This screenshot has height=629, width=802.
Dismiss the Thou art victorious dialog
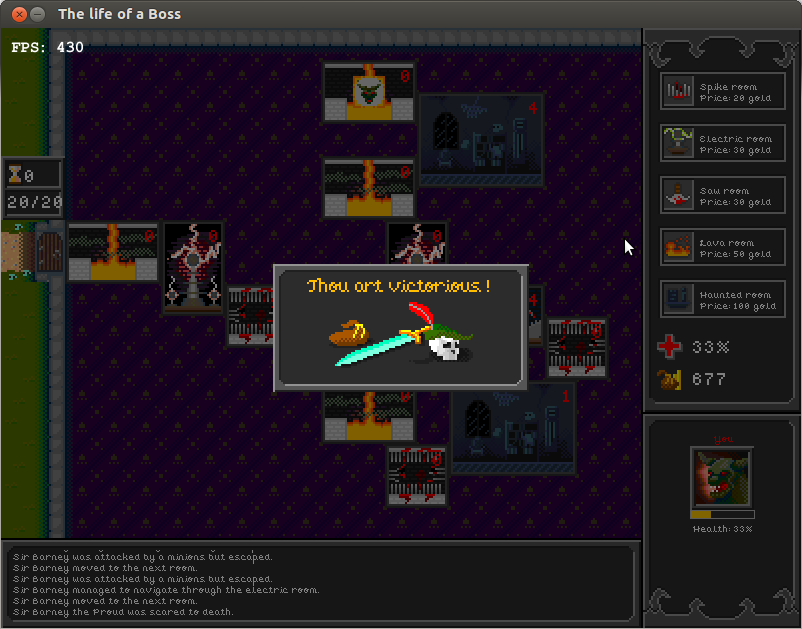click(400, 328)
